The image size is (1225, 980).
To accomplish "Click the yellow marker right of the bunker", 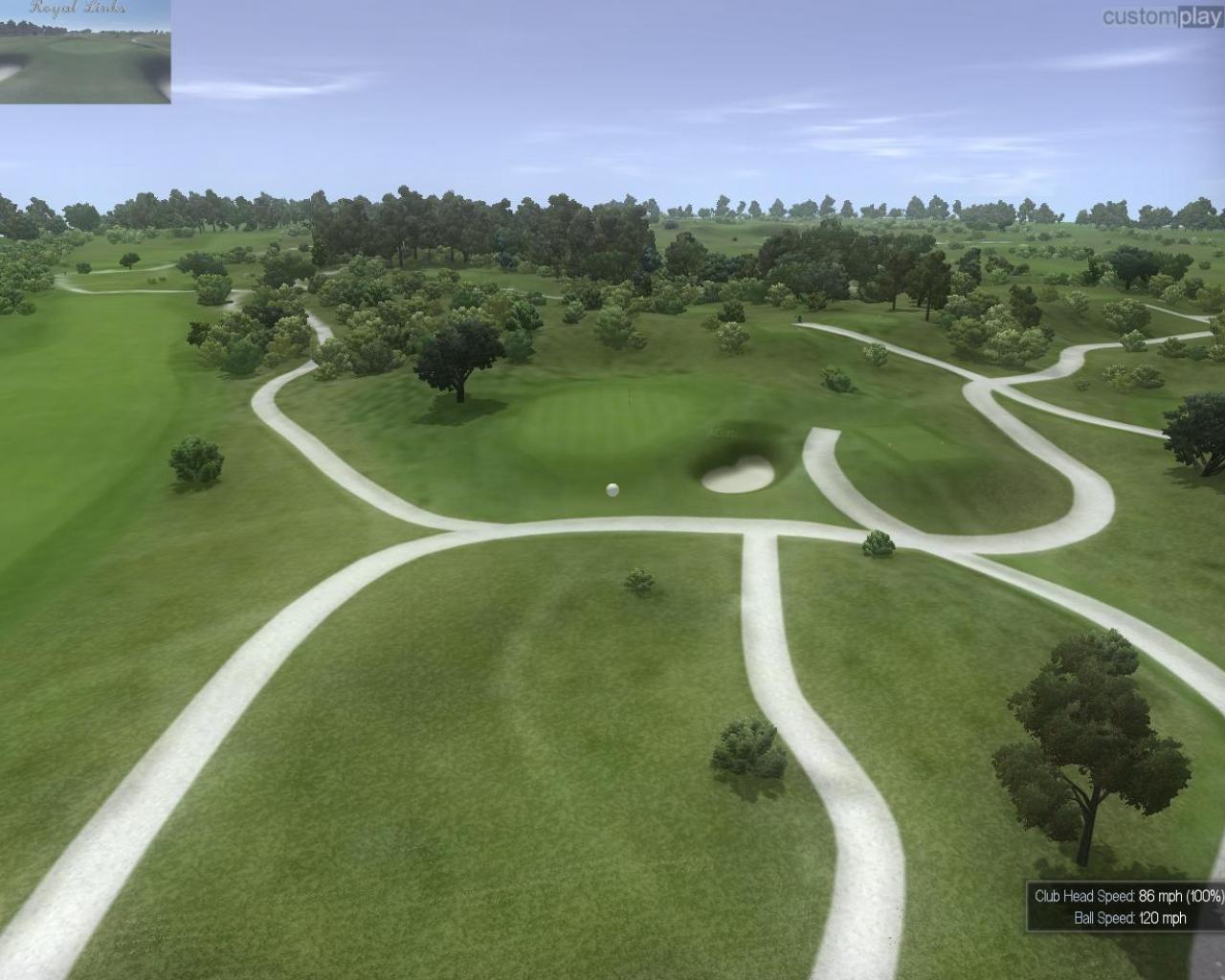I will [x=890, y=442].
